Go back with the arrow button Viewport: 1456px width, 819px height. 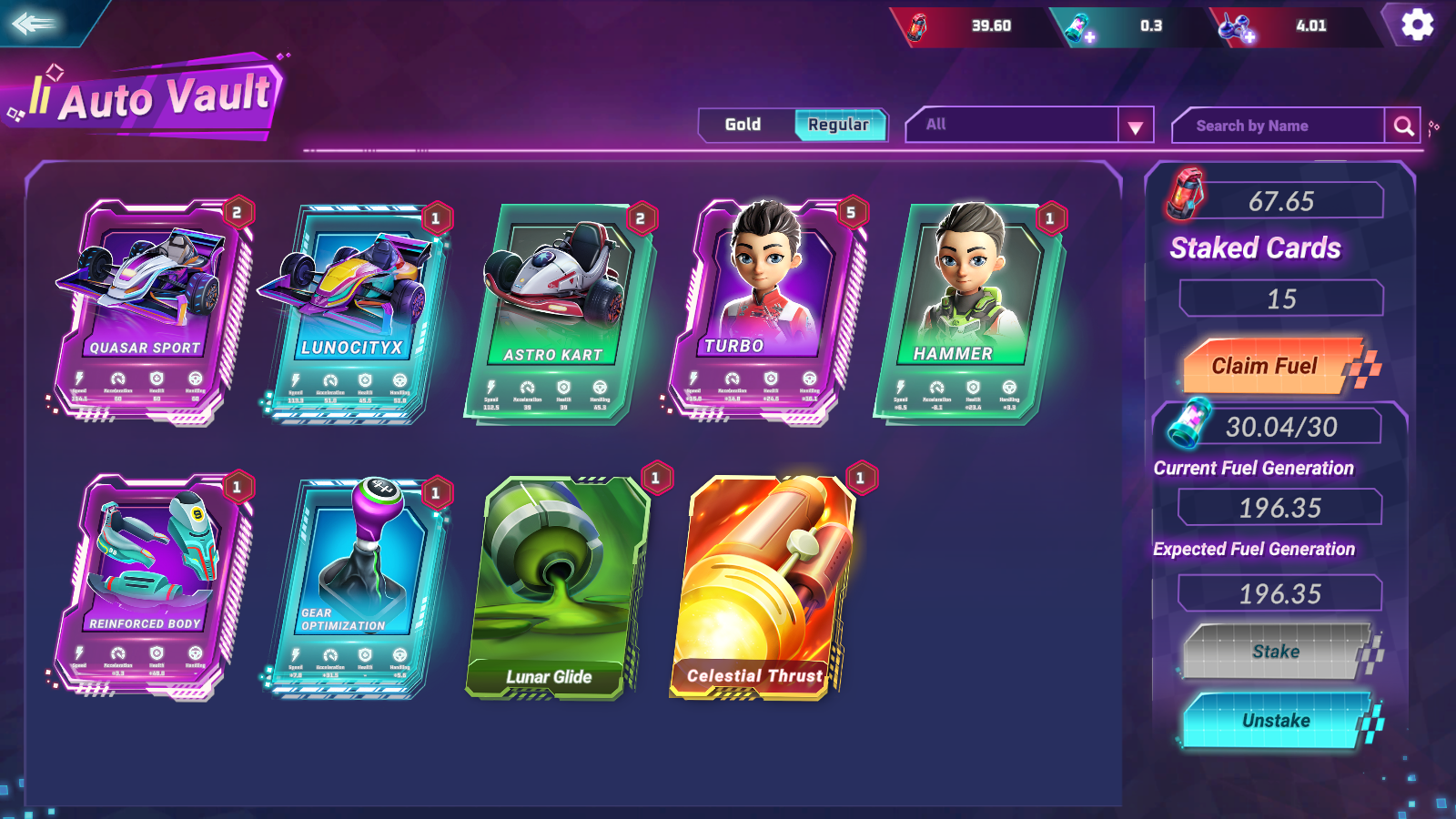(35, 23)
